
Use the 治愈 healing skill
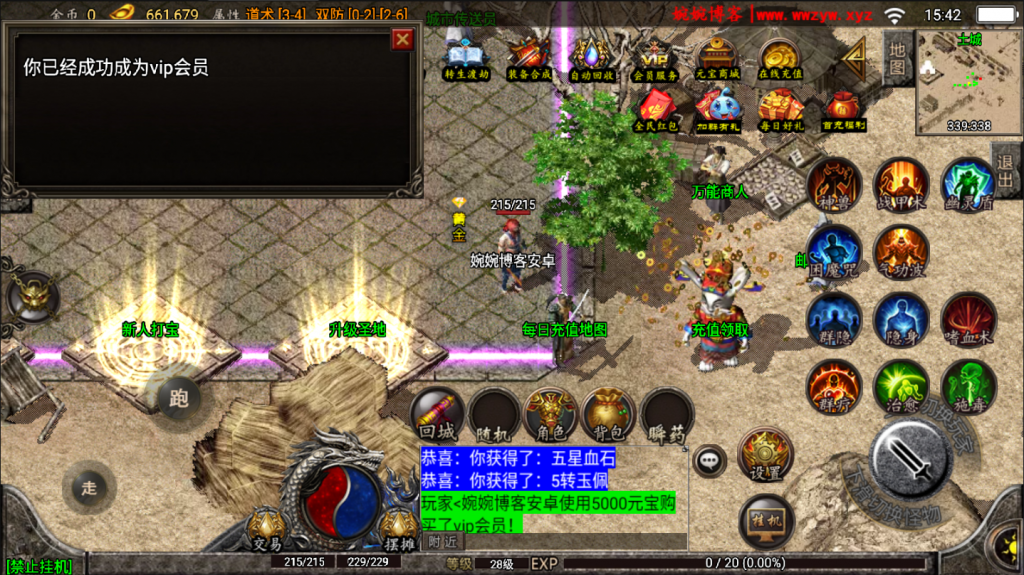(x=901, y=386)
